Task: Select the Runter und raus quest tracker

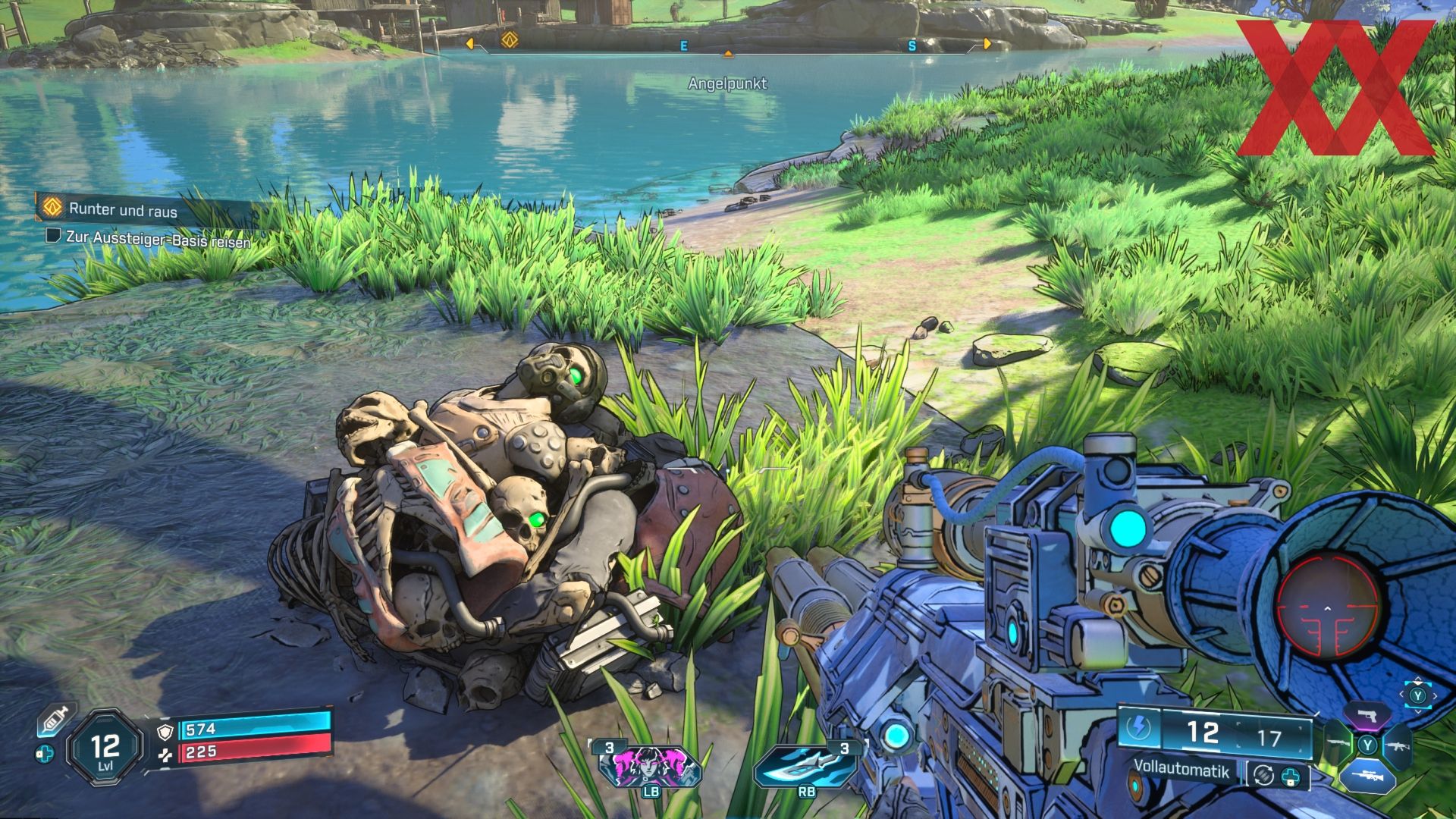Action: [123, 210]
